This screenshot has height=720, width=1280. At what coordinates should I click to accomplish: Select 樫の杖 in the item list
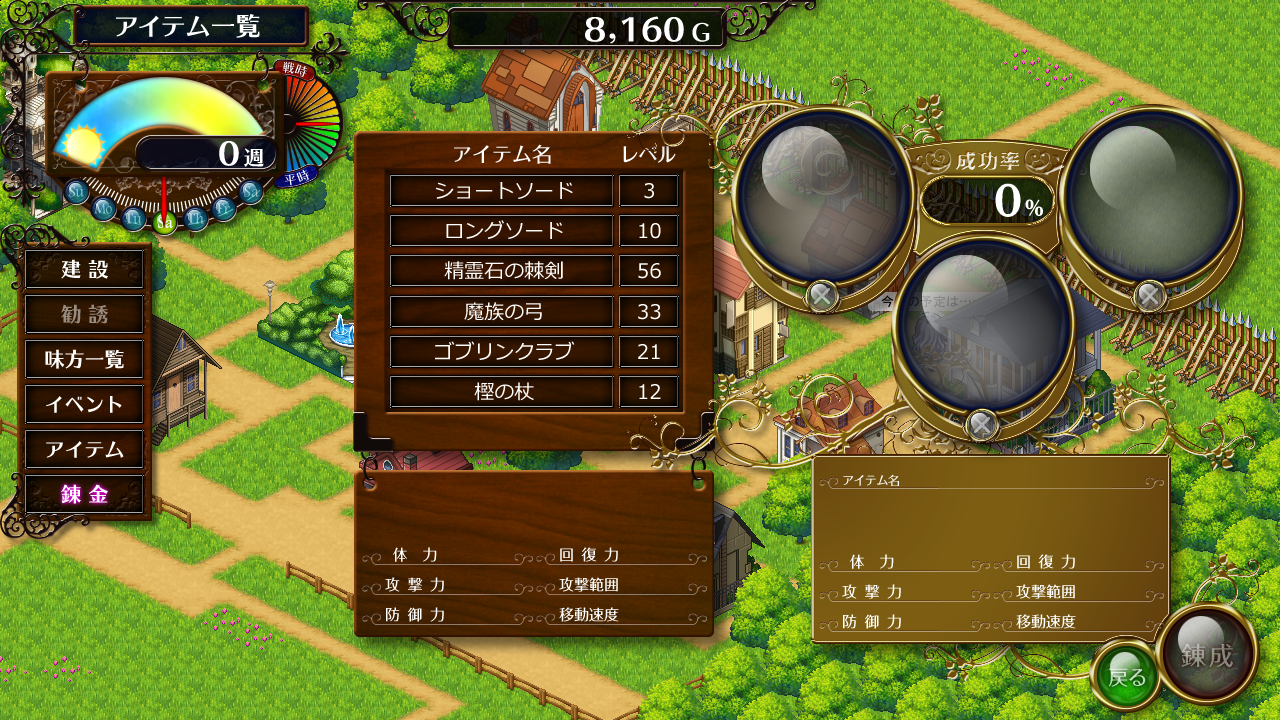point(501,391)
